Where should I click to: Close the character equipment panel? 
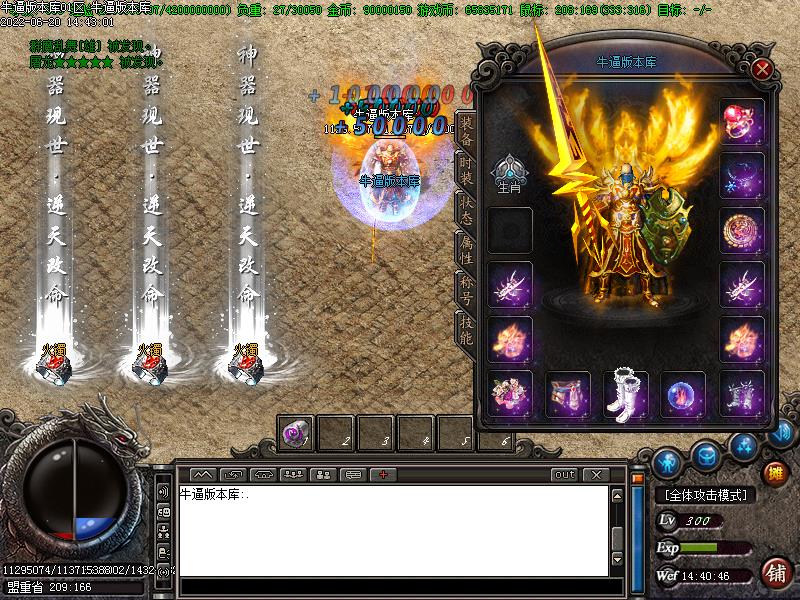click(x=763, y=69)
